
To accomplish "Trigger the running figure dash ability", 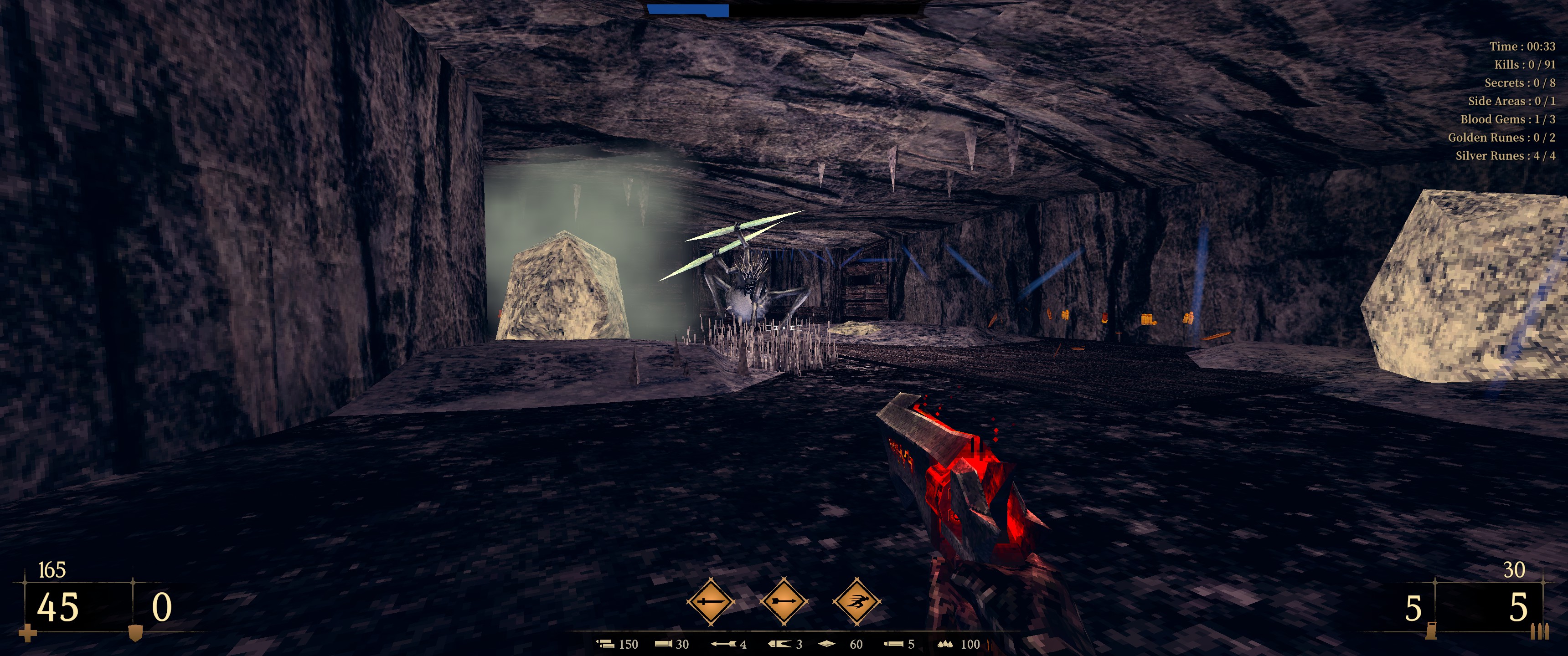I will coord(856,601).
